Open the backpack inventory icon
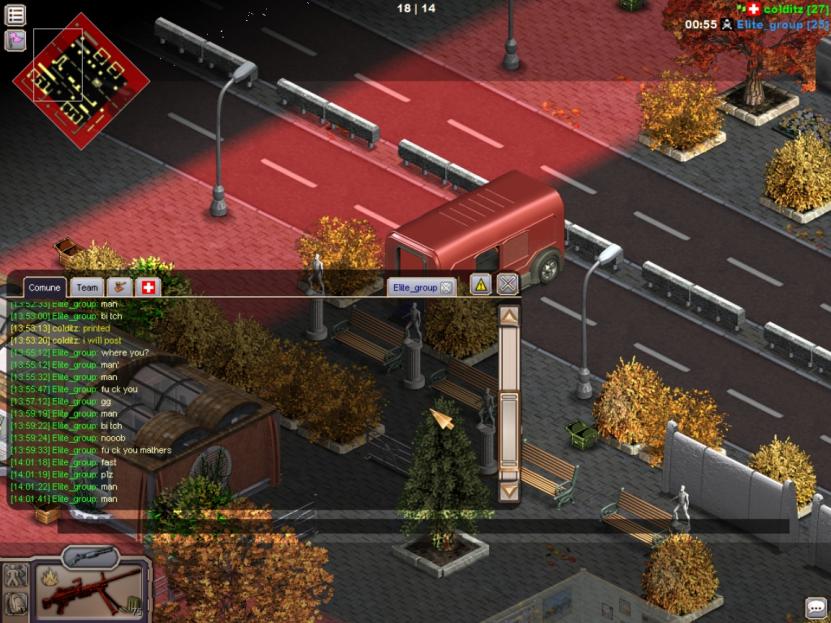The width and height of the screenshot is (831, 623). pos(16,604)
